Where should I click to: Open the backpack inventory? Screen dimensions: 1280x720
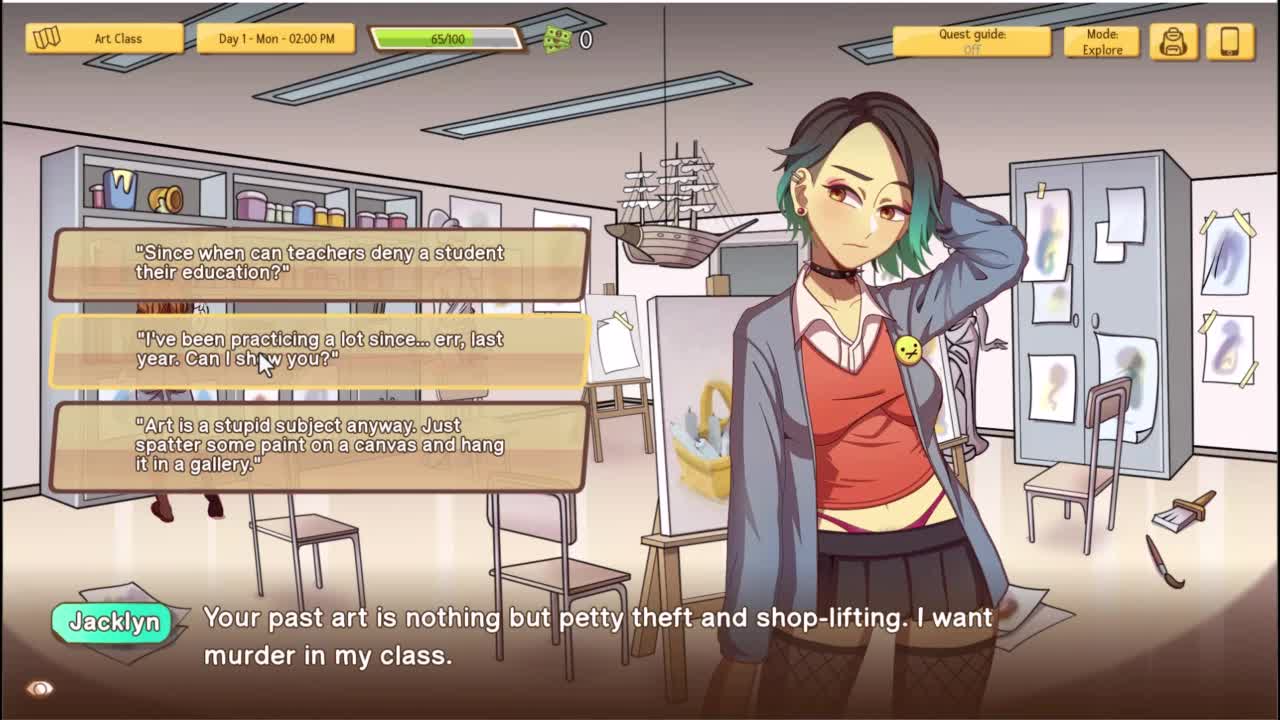tap(1173, 41)
